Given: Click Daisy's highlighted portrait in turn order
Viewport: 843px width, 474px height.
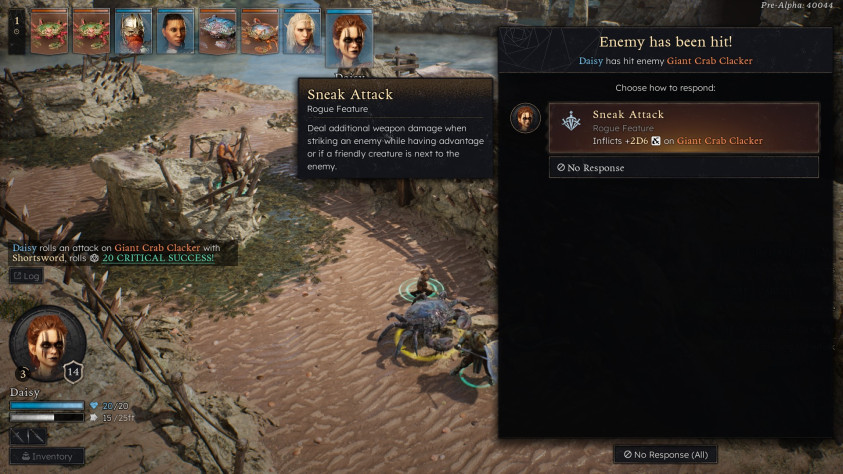Looking at the screenshot, I should [x=349, y=40].
